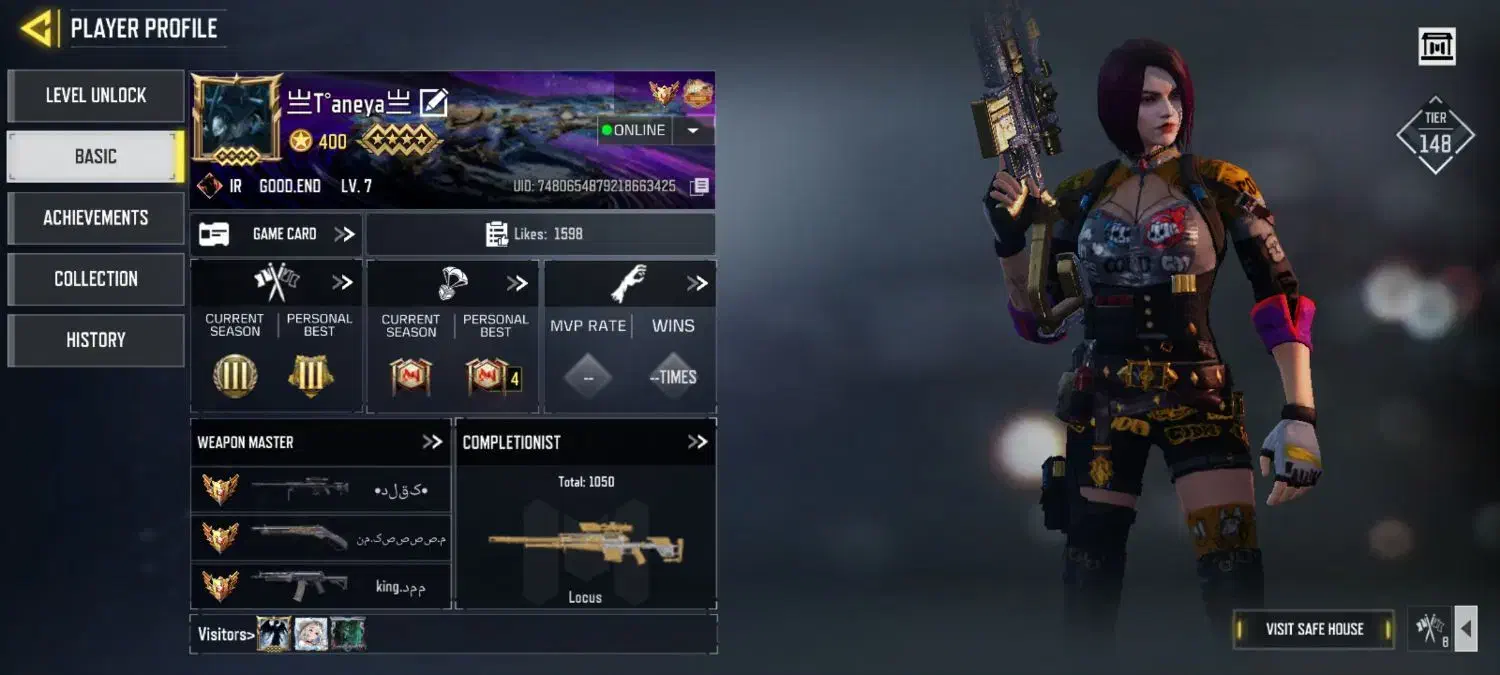Edit the player name with pencil icon

(x=433, y=102)
